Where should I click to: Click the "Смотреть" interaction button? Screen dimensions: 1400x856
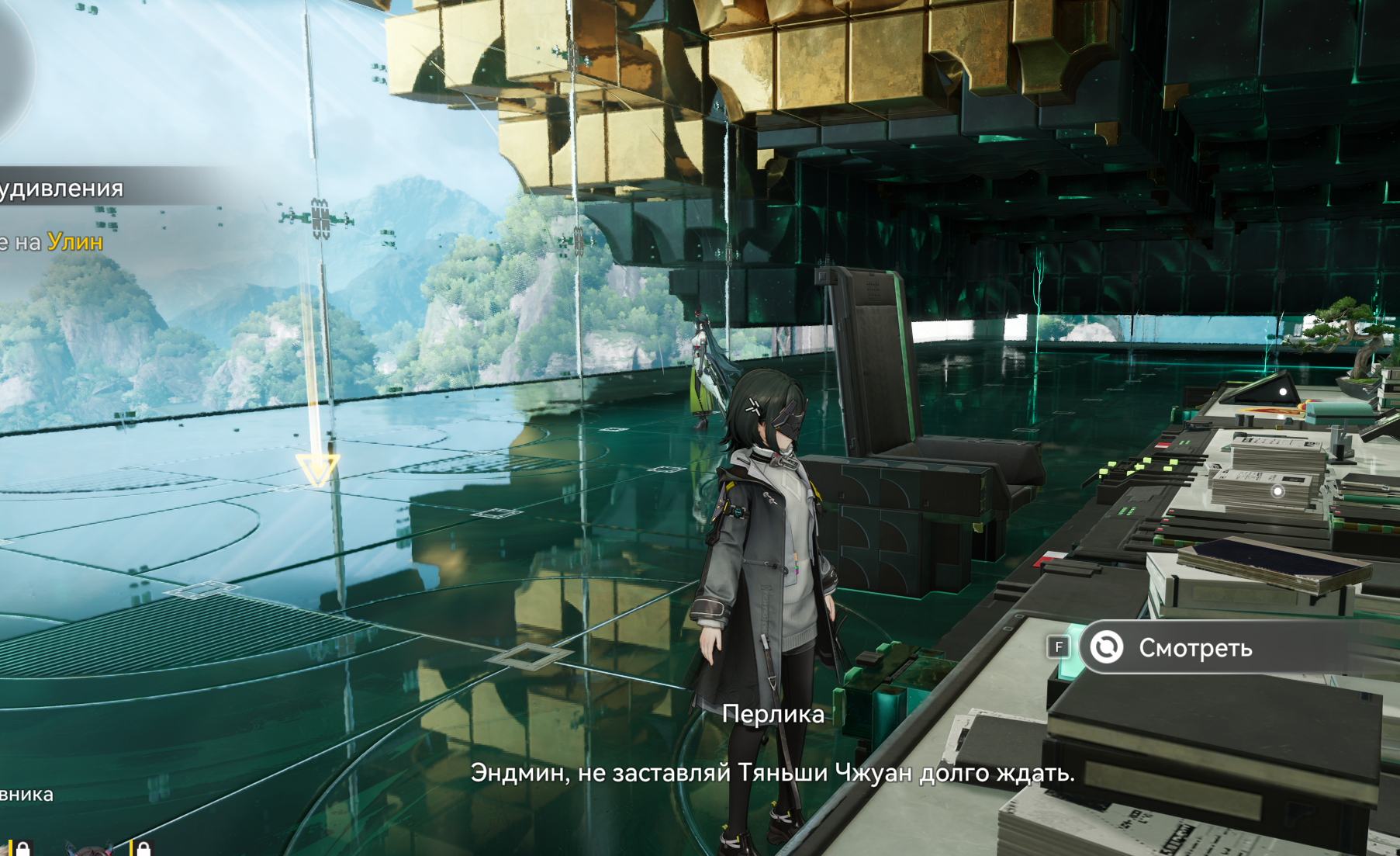[x=1194, y=647]
